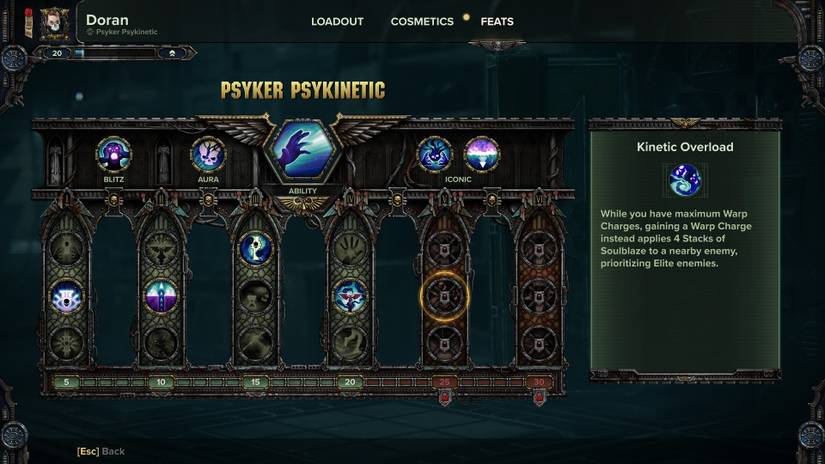Viewport: 825px width, 464px height.
Task: Click the central hexagonal Ability hand icon
Action: [x=302, y=151]
